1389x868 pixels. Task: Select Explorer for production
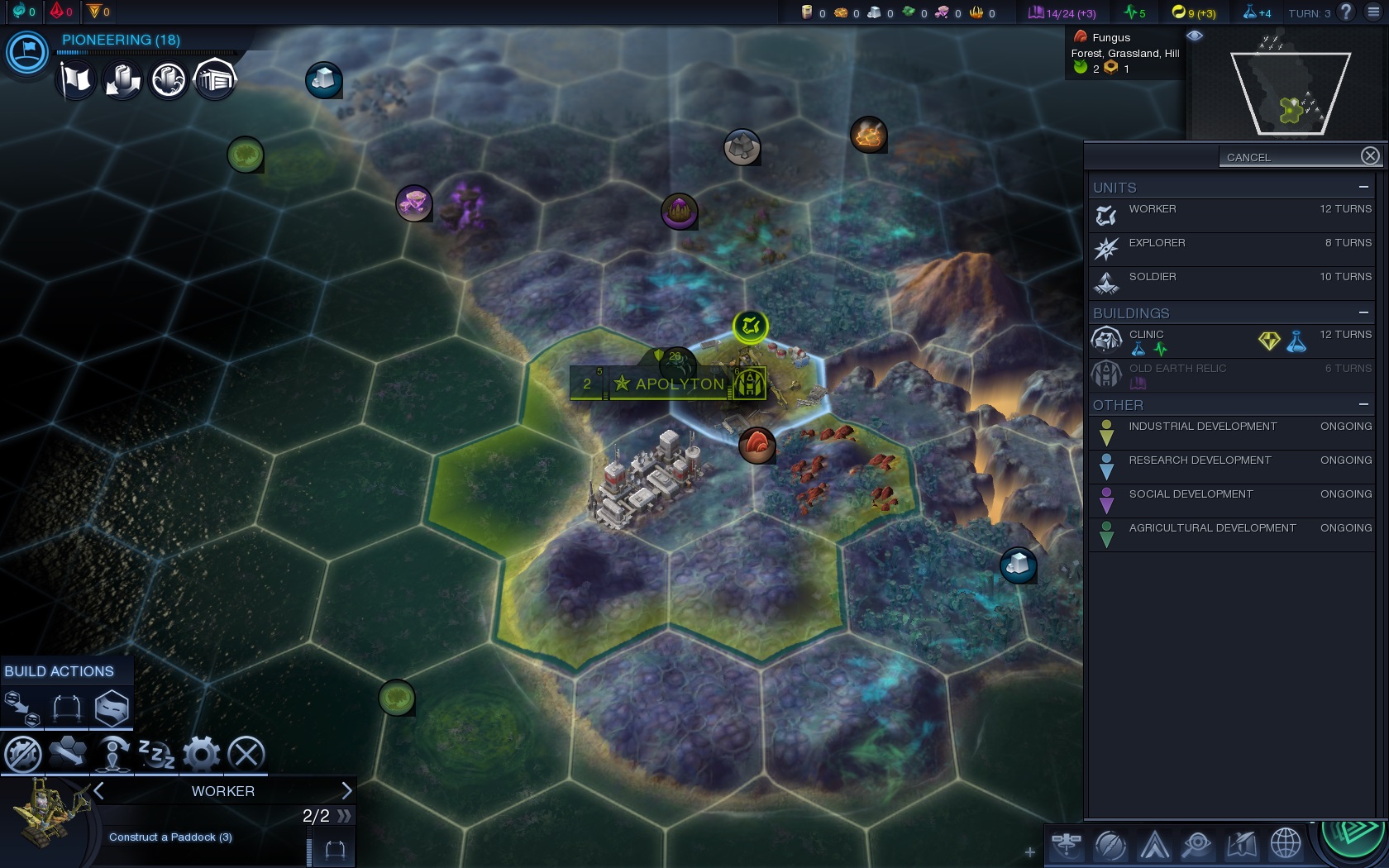click(1232, 249)
